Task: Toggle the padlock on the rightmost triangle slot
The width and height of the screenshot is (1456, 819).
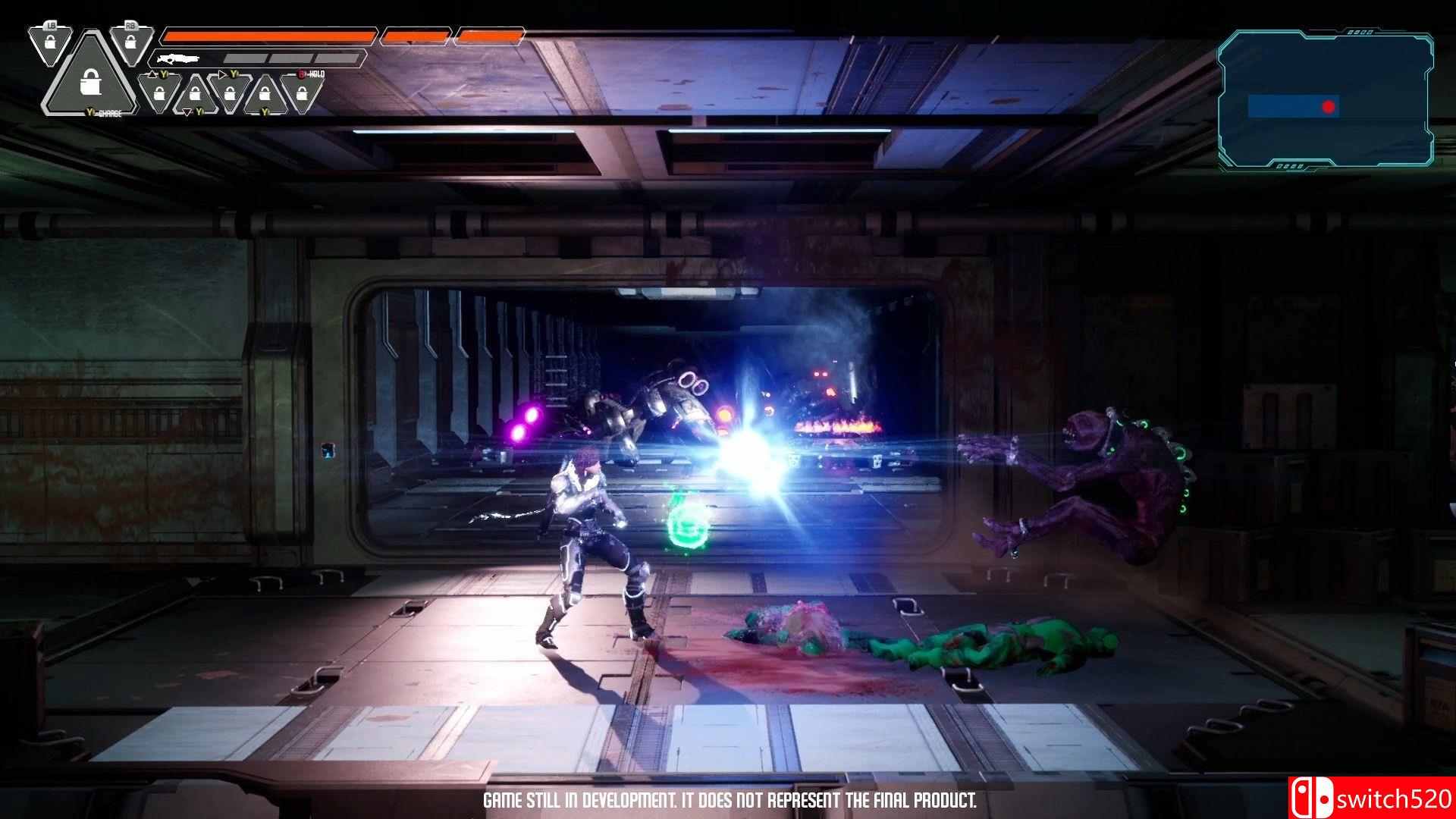Action: (302, 93)
